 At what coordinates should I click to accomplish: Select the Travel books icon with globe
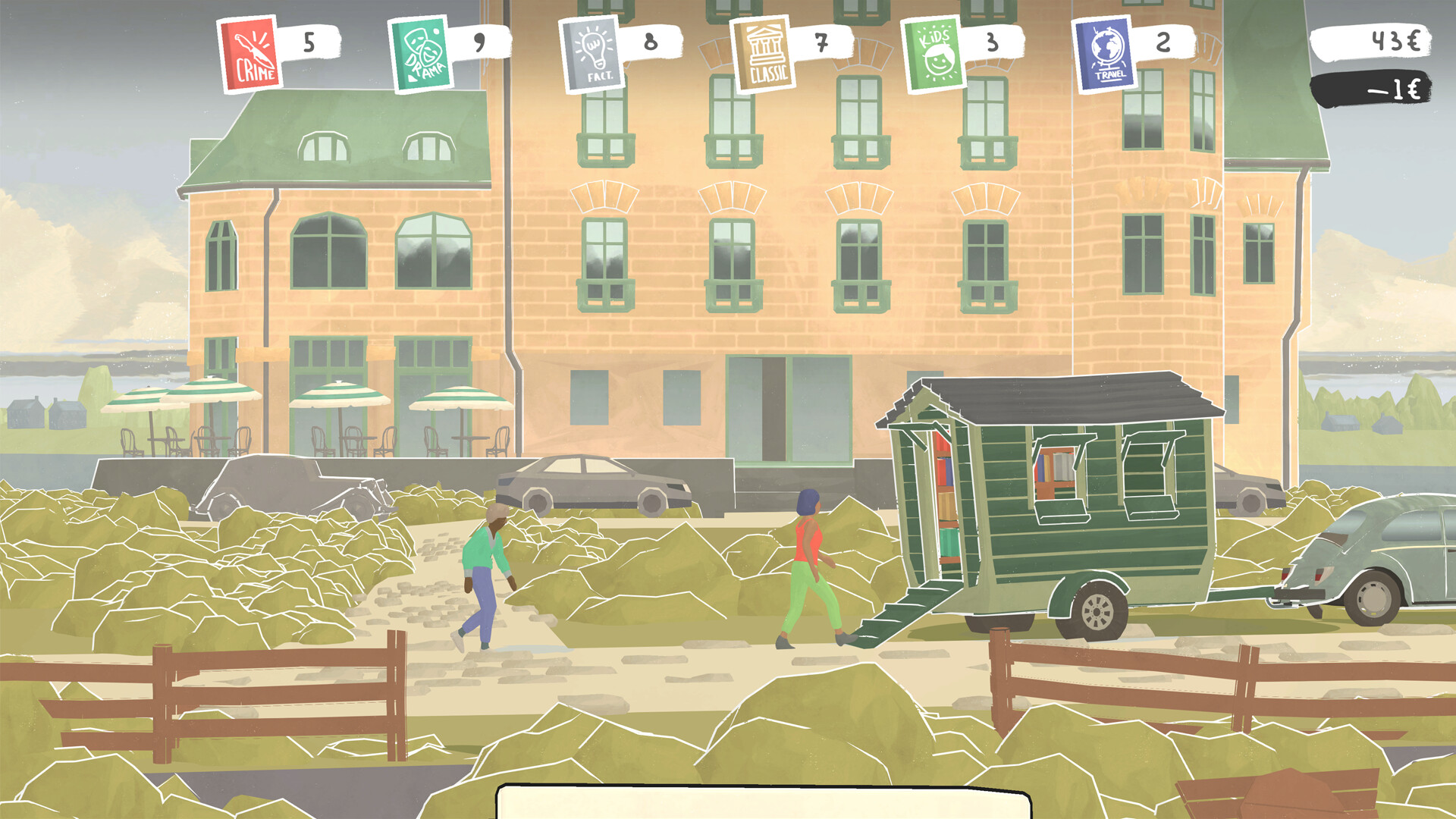(x=1103, y=53)
